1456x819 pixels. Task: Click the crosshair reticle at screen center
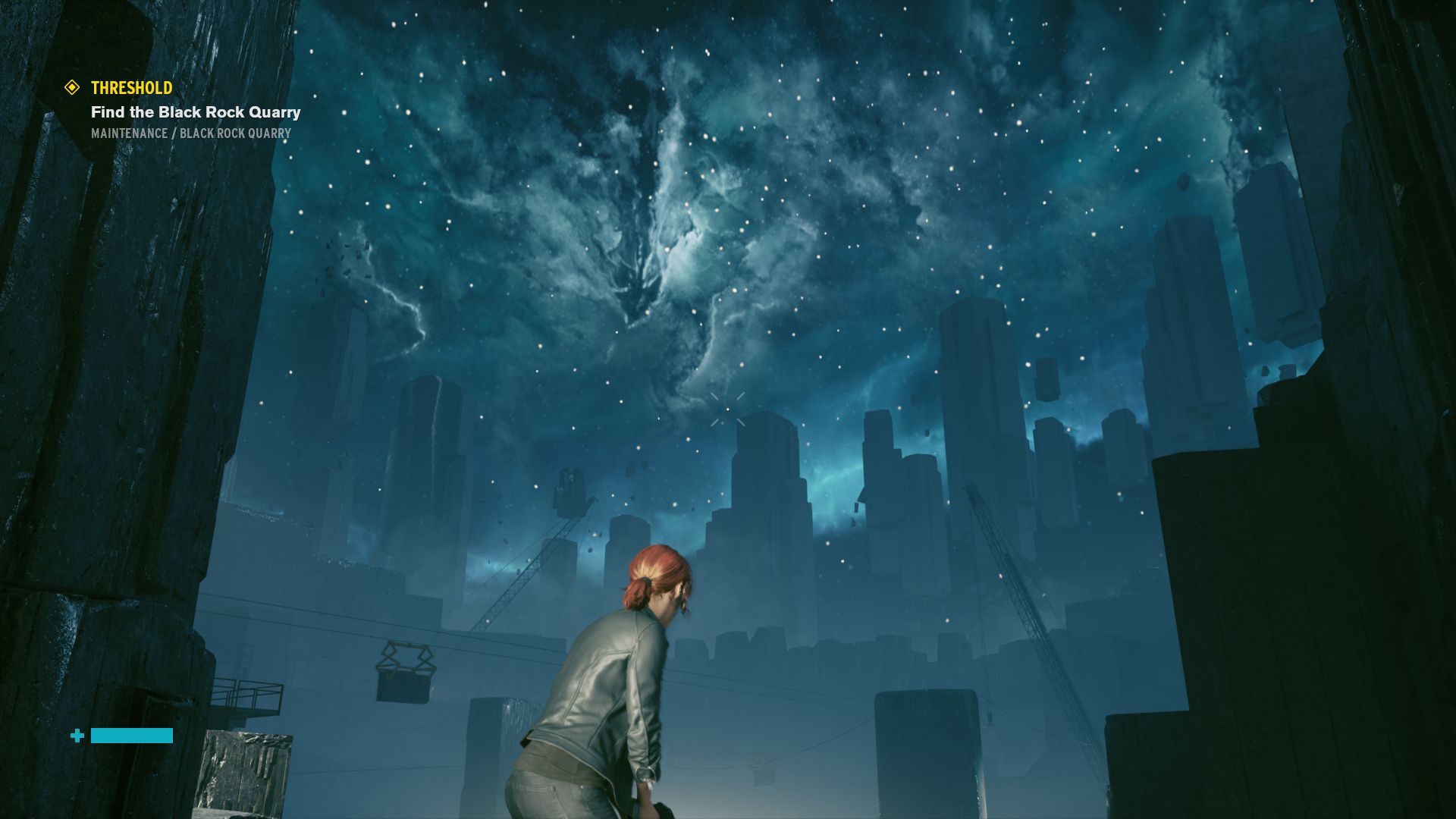click(x=726, y=408)
